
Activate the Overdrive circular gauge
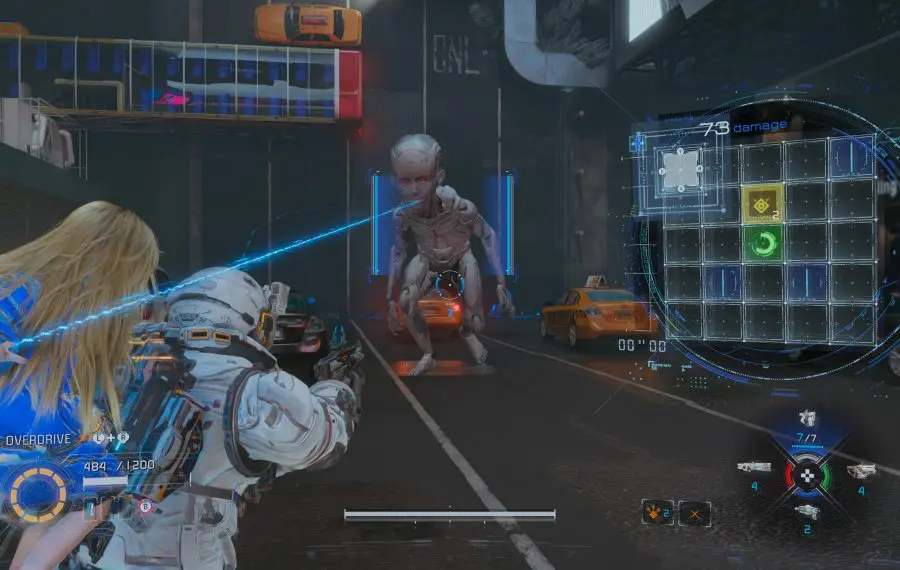point(39,493)
